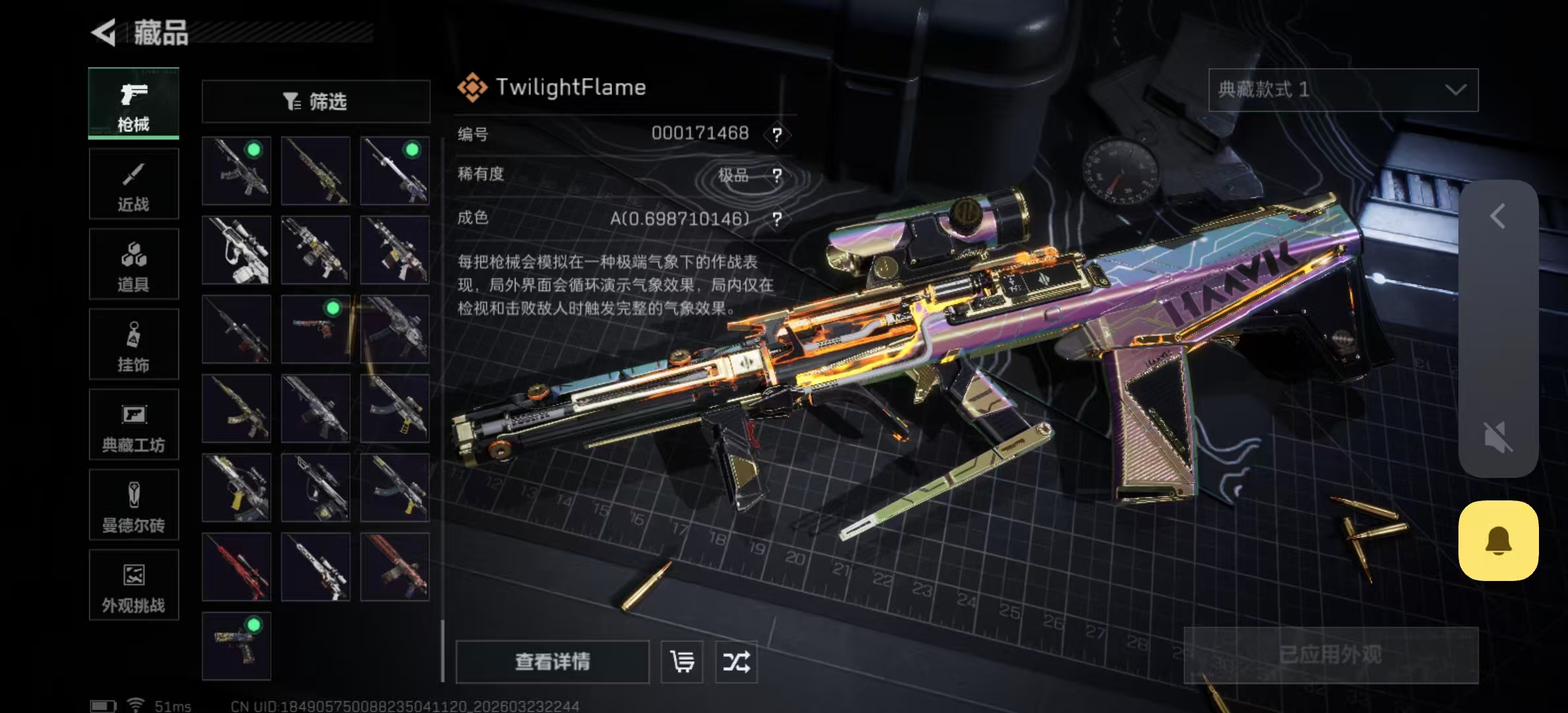Switch to the 枪械 category tab
This screenshot has height=713, width=1568.
[x=133, y=104]
